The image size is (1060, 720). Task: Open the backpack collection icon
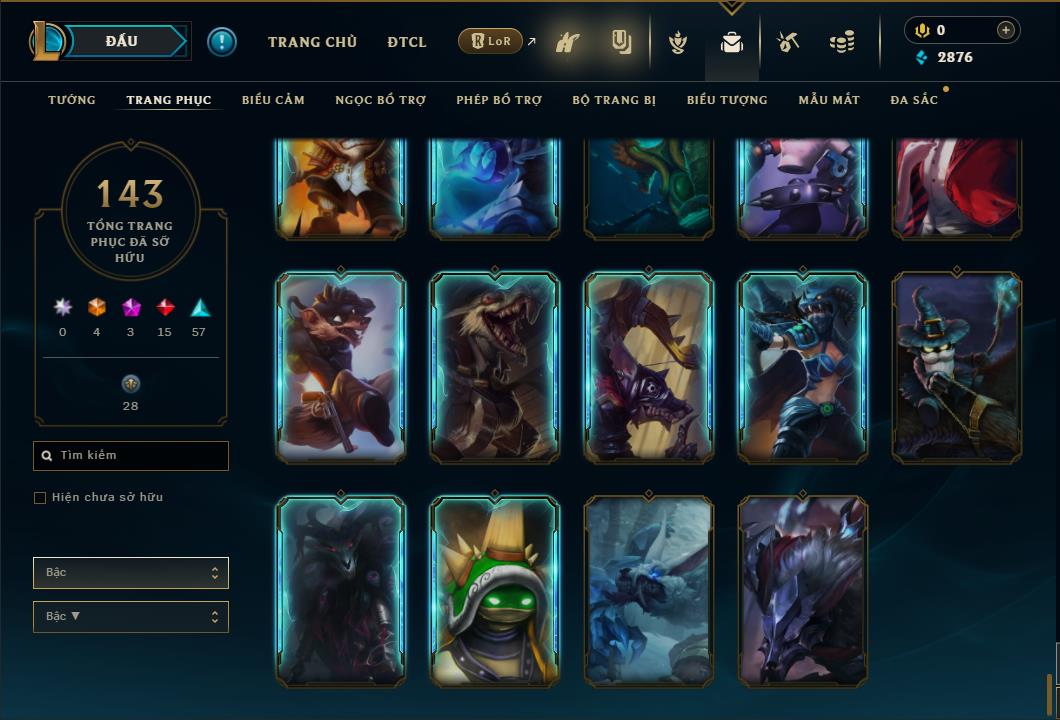732,43
